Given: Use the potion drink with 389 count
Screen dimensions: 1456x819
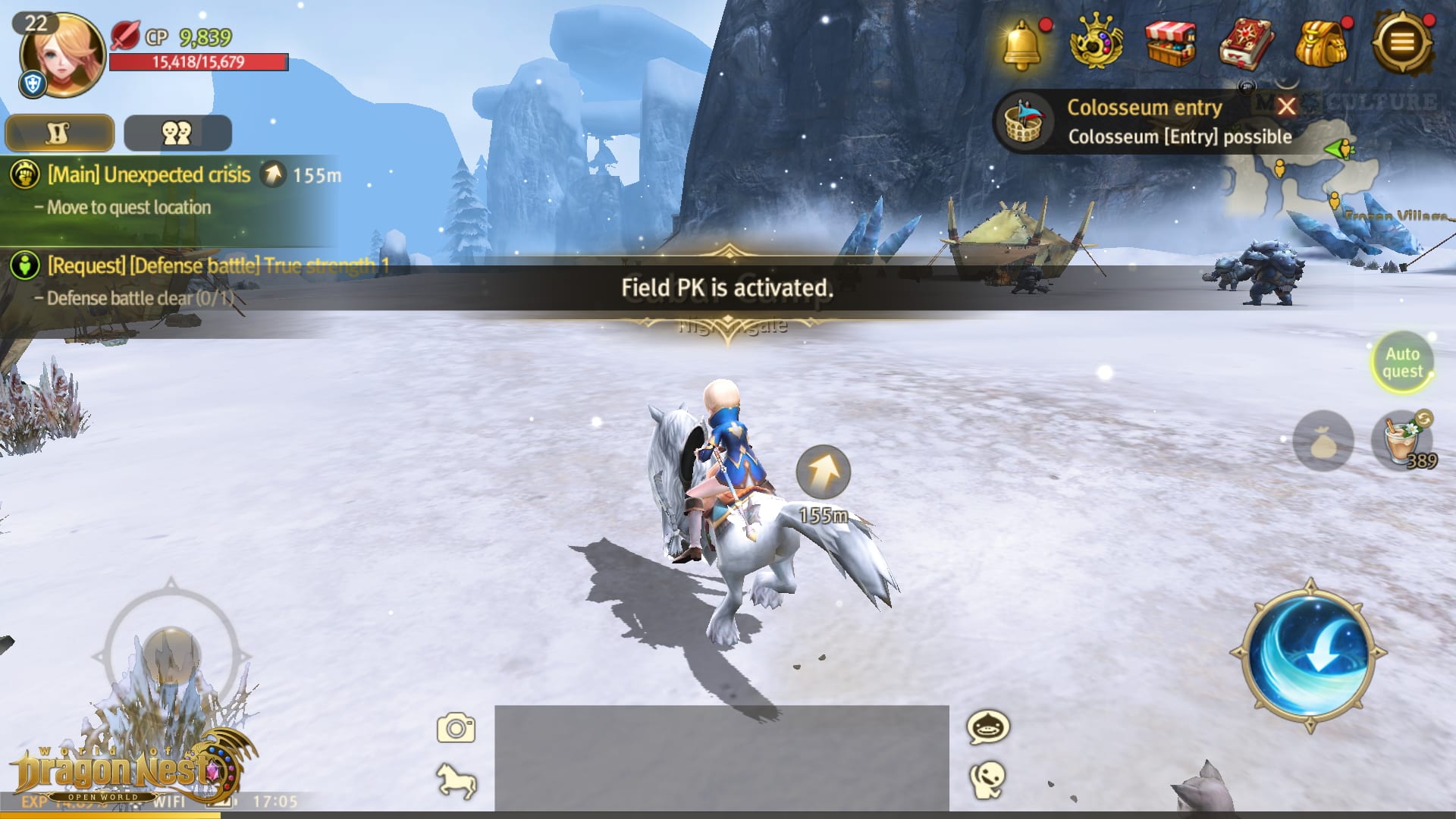Looking at the screenshot, I should 1401,440.
